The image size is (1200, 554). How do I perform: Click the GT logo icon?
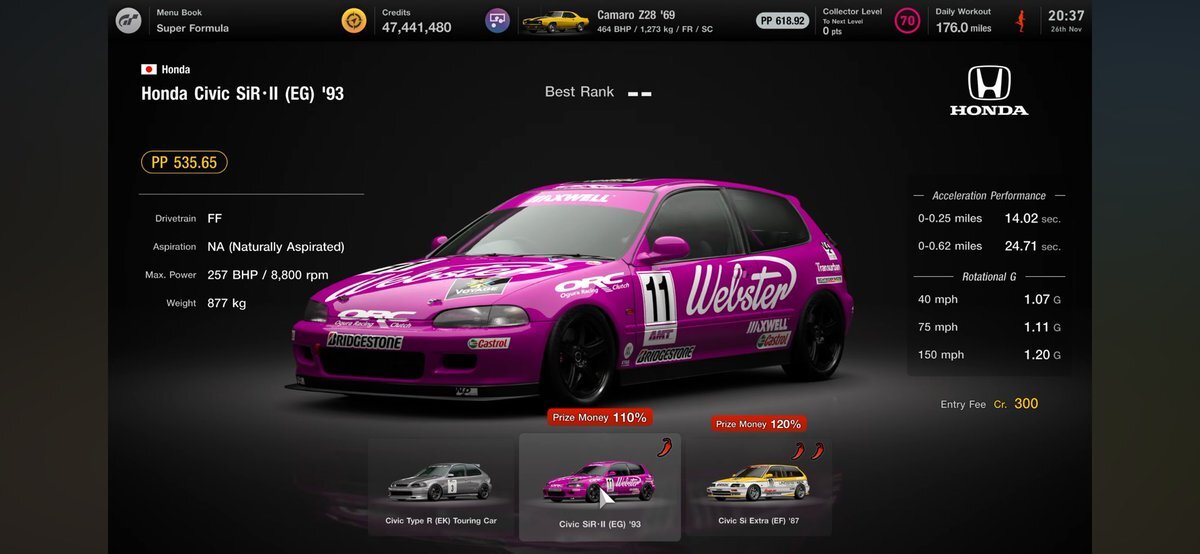pos(129,21)
